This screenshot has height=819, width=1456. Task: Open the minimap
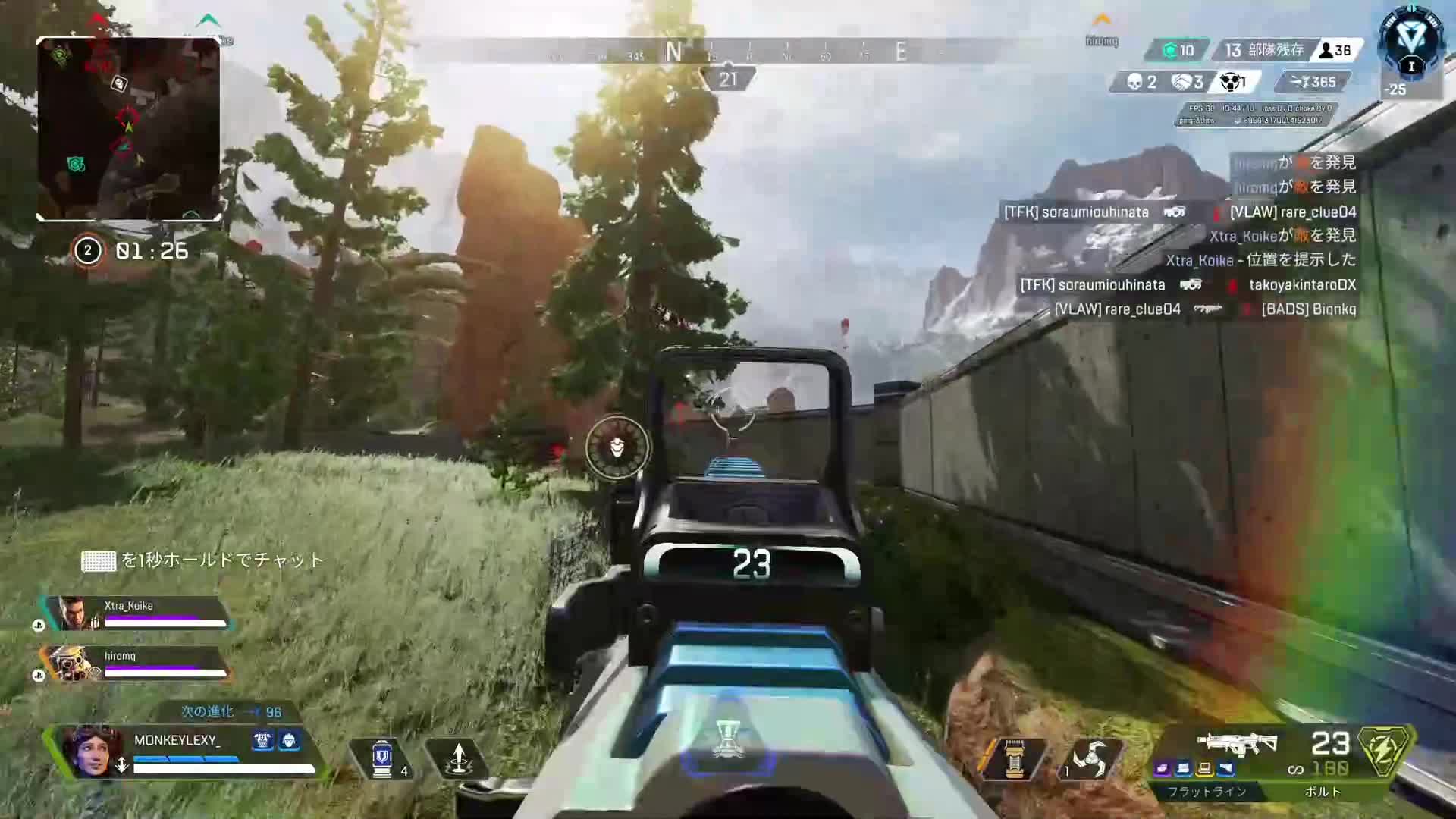(x=129, y=129)
